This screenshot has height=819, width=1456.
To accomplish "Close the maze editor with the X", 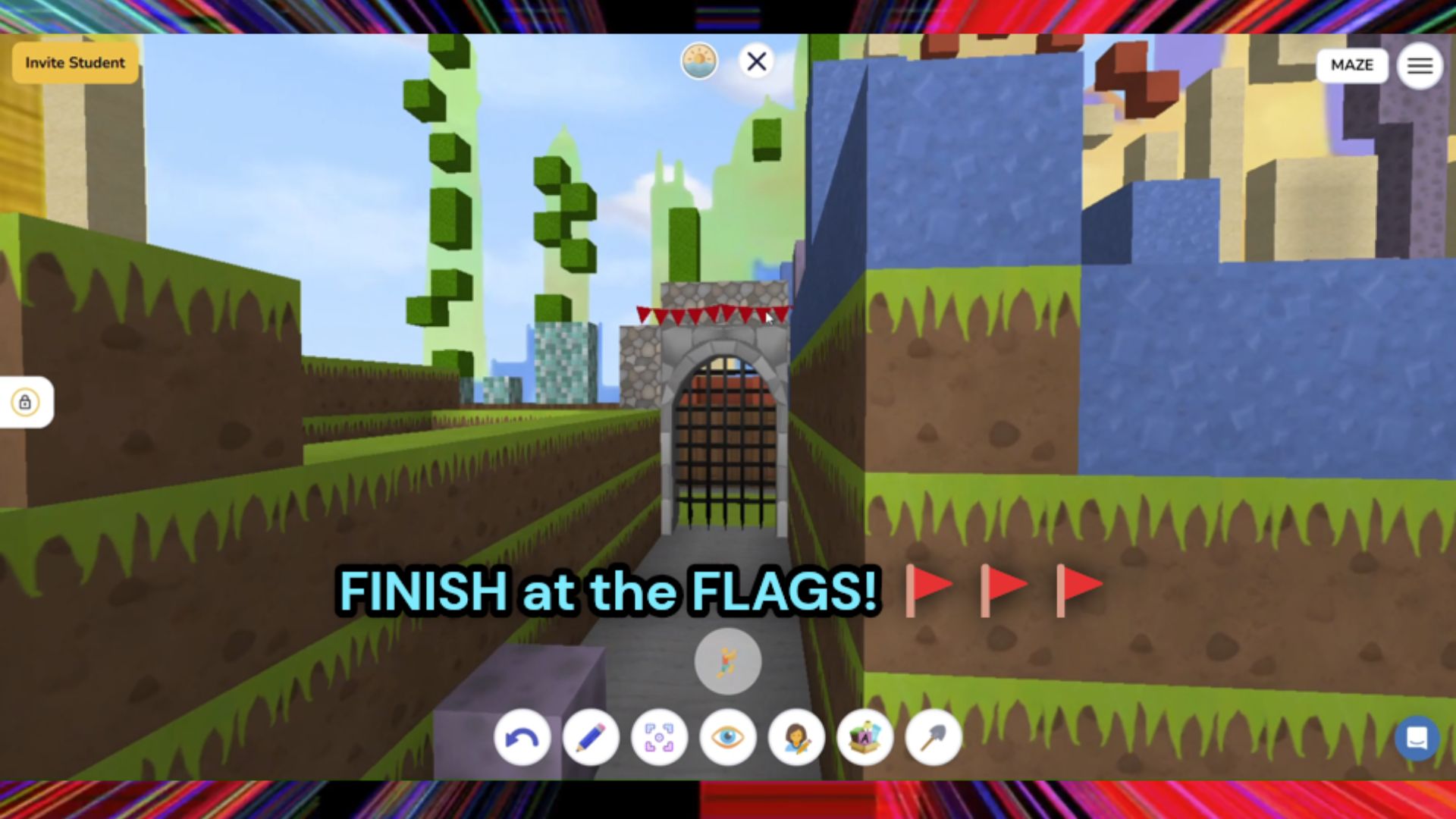I will (x=756, y=62).
